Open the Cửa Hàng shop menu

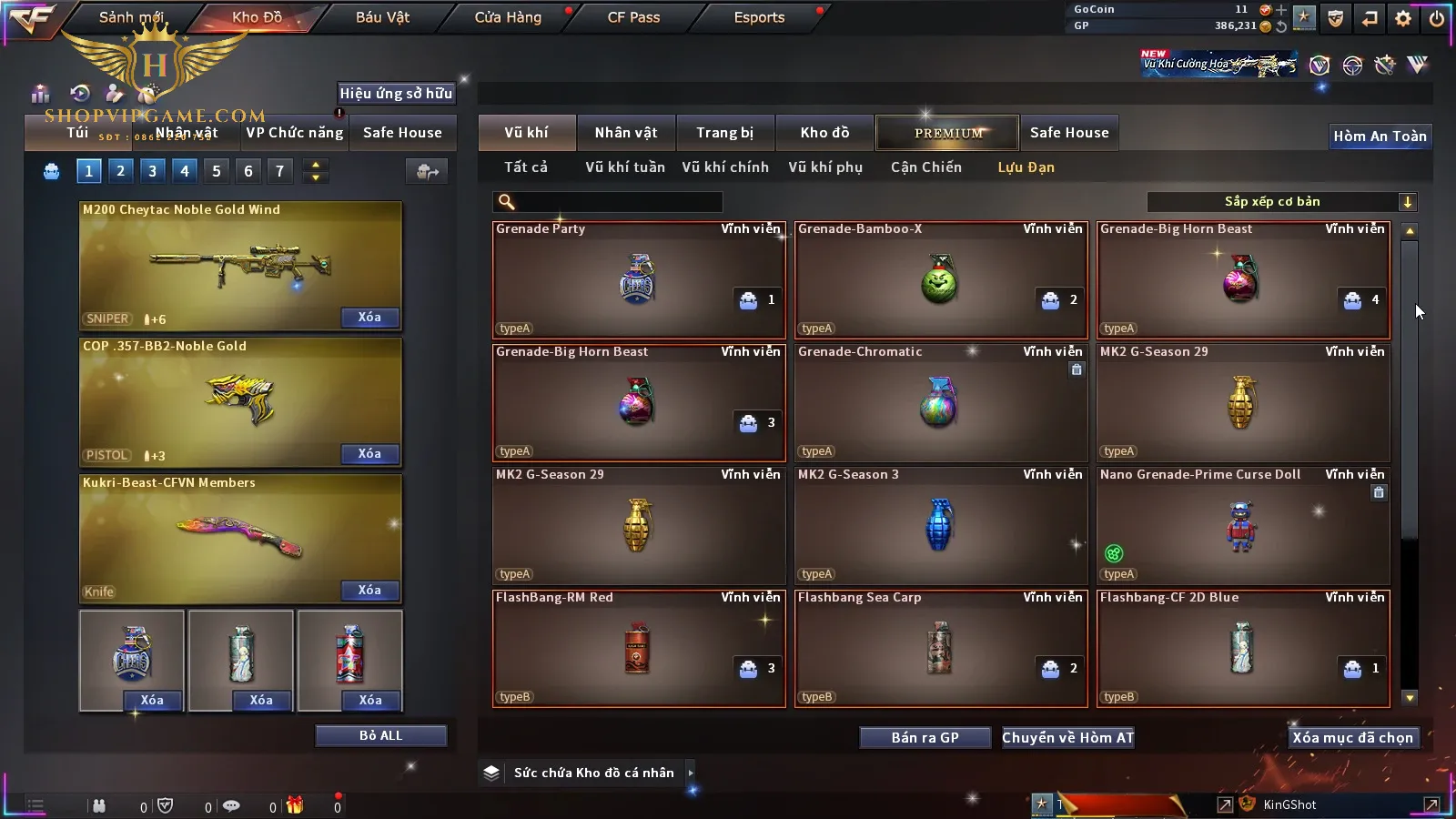pyautogui.click(x=508, y=17)
